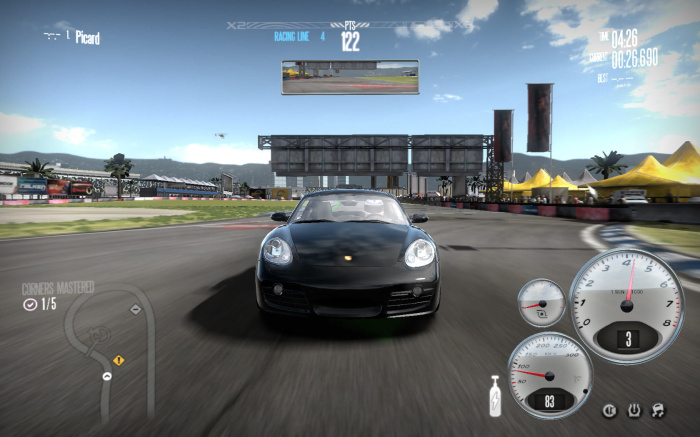Toggle the ABS brake assist icon
This screenshot has height=437, width=700.
(x=609, y=410)
